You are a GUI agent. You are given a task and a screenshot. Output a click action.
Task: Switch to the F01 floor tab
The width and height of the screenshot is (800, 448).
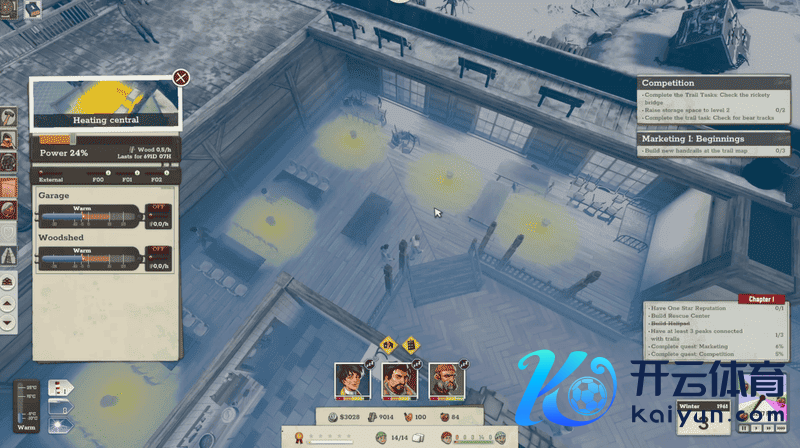pyautogui.click(x=127, y=179)
